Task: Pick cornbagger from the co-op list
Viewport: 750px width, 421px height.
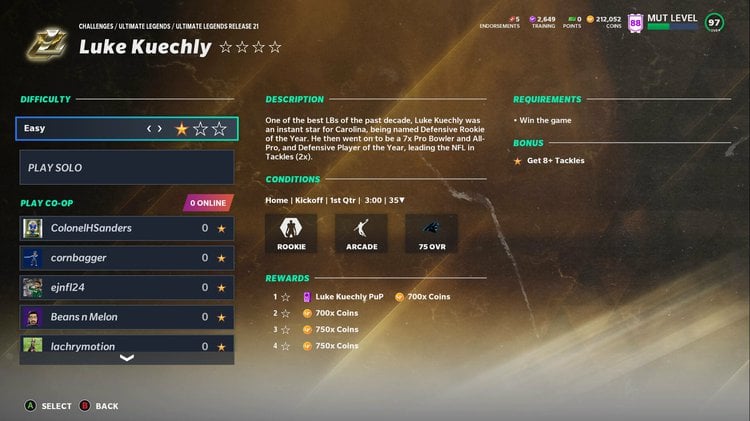Action: click(127, 258)
